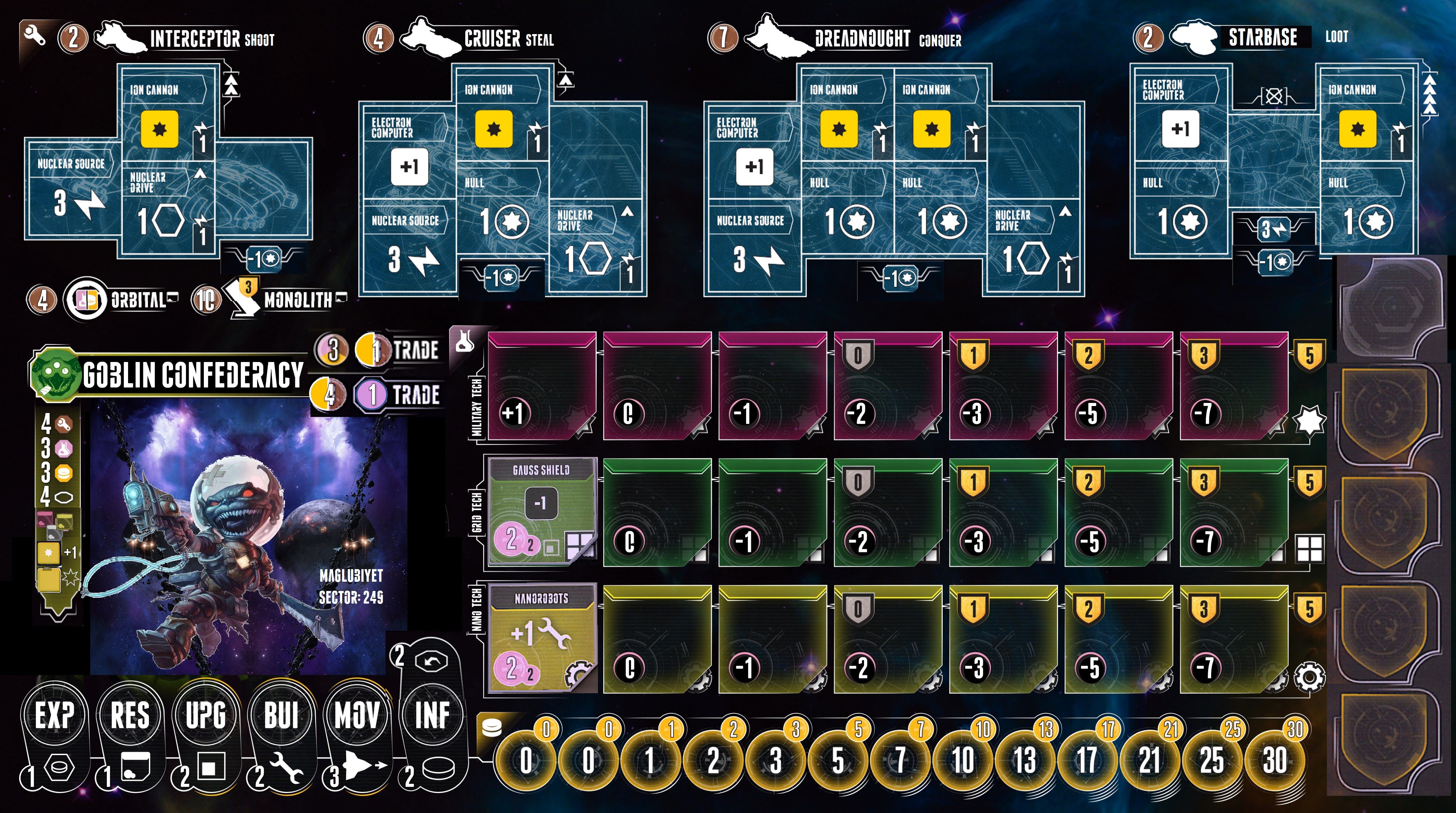Click the Military Tech flask icon
Image resolution: width=1456 pixels, height=813 pixels.
click(464, 340)
